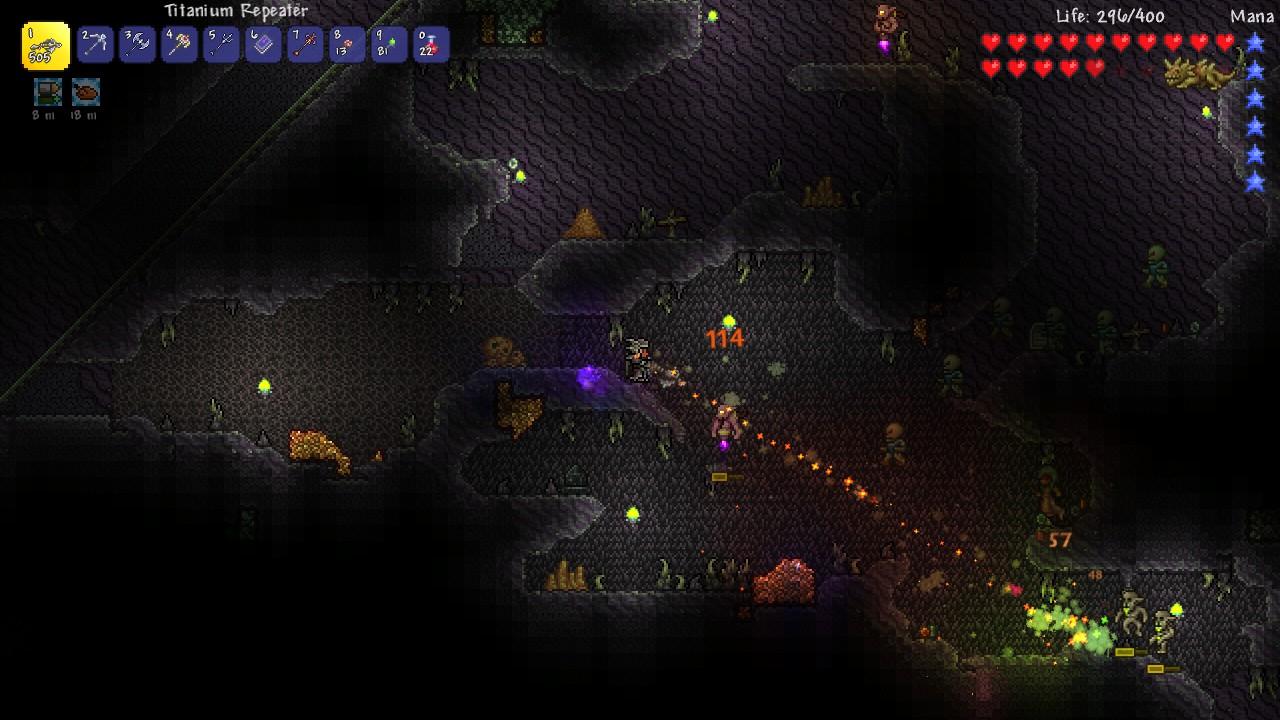Select the pickaxe in hotbar slot 2
The image size is (1280, 720).
tap(94, 44)
